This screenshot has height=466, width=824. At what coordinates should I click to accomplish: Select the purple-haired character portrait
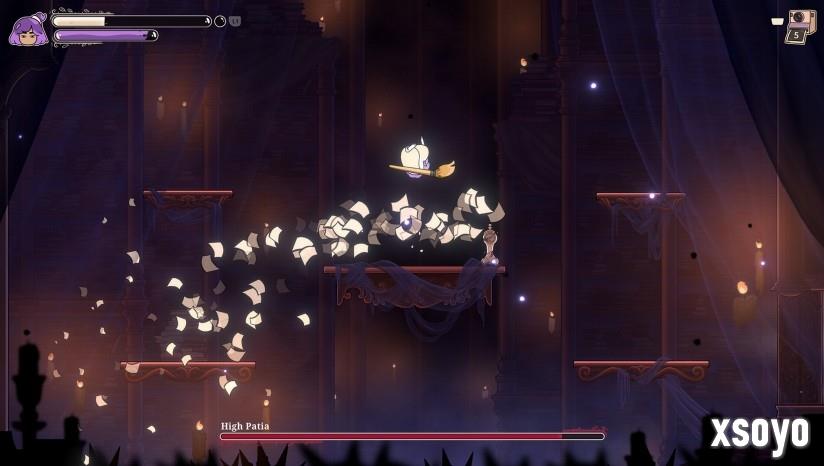pyautogui.click(x=27, y=30)
